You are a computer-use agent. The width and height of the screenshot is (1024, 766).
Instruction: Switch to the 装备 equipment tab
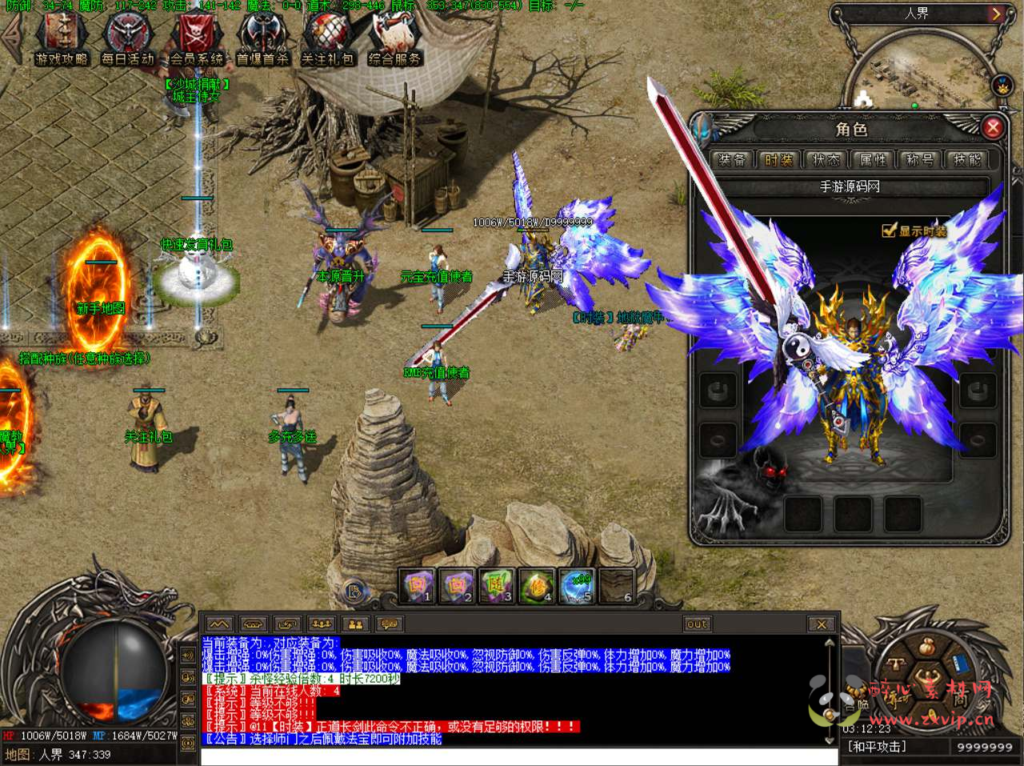click(x=733, y=160)
